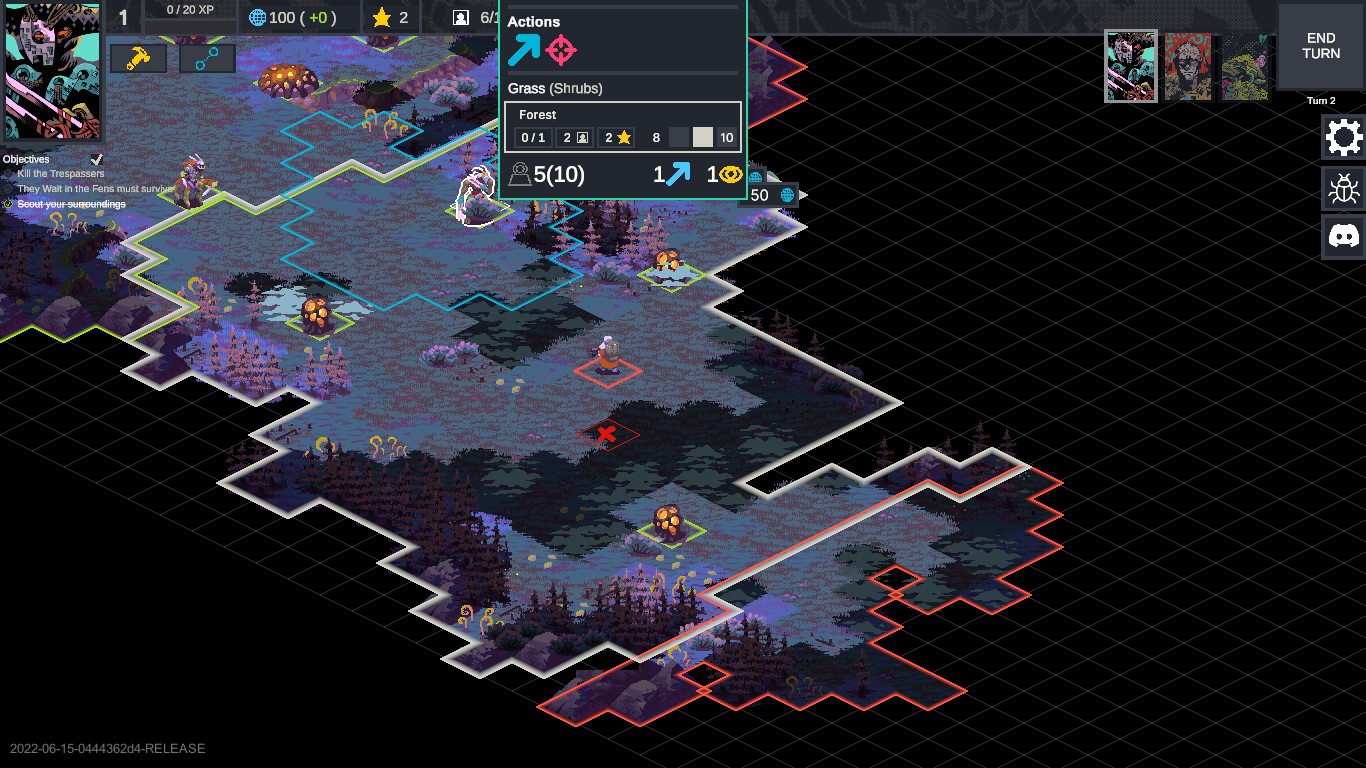Select the unit with white outline
The image size is (1366, 768).
click(476, 195)
